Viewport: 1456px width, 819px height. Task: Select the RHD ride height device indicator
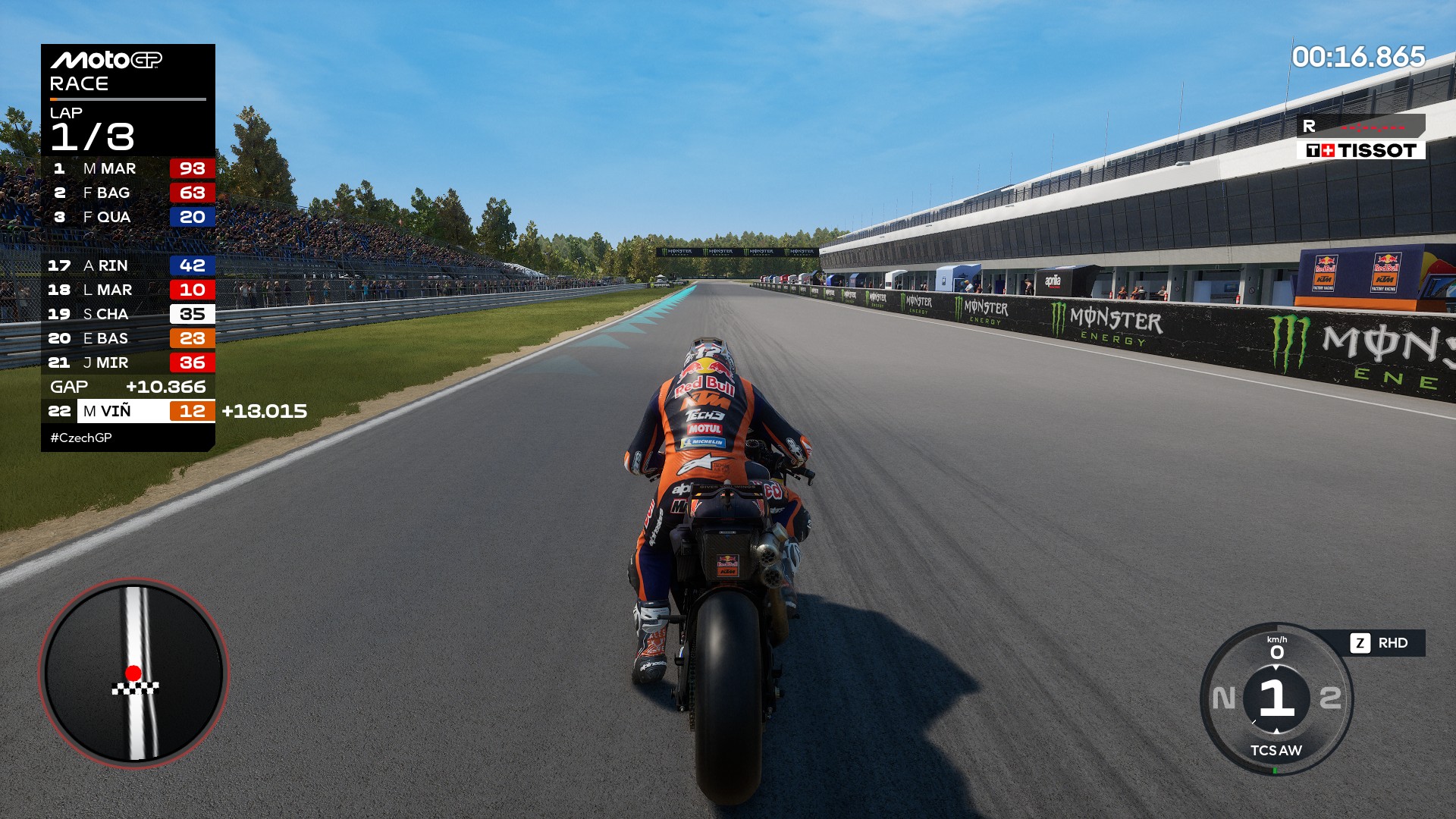pos(1381,643)
